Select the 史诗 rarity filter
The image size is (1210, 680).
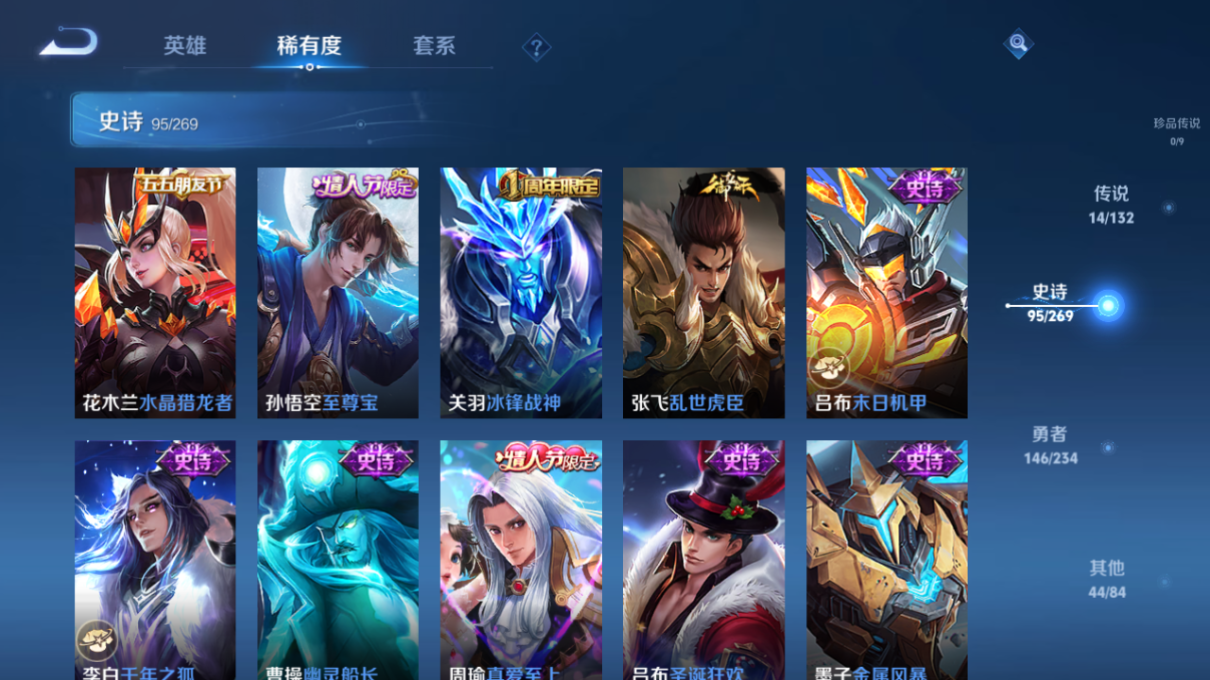tap(1050, 302)
